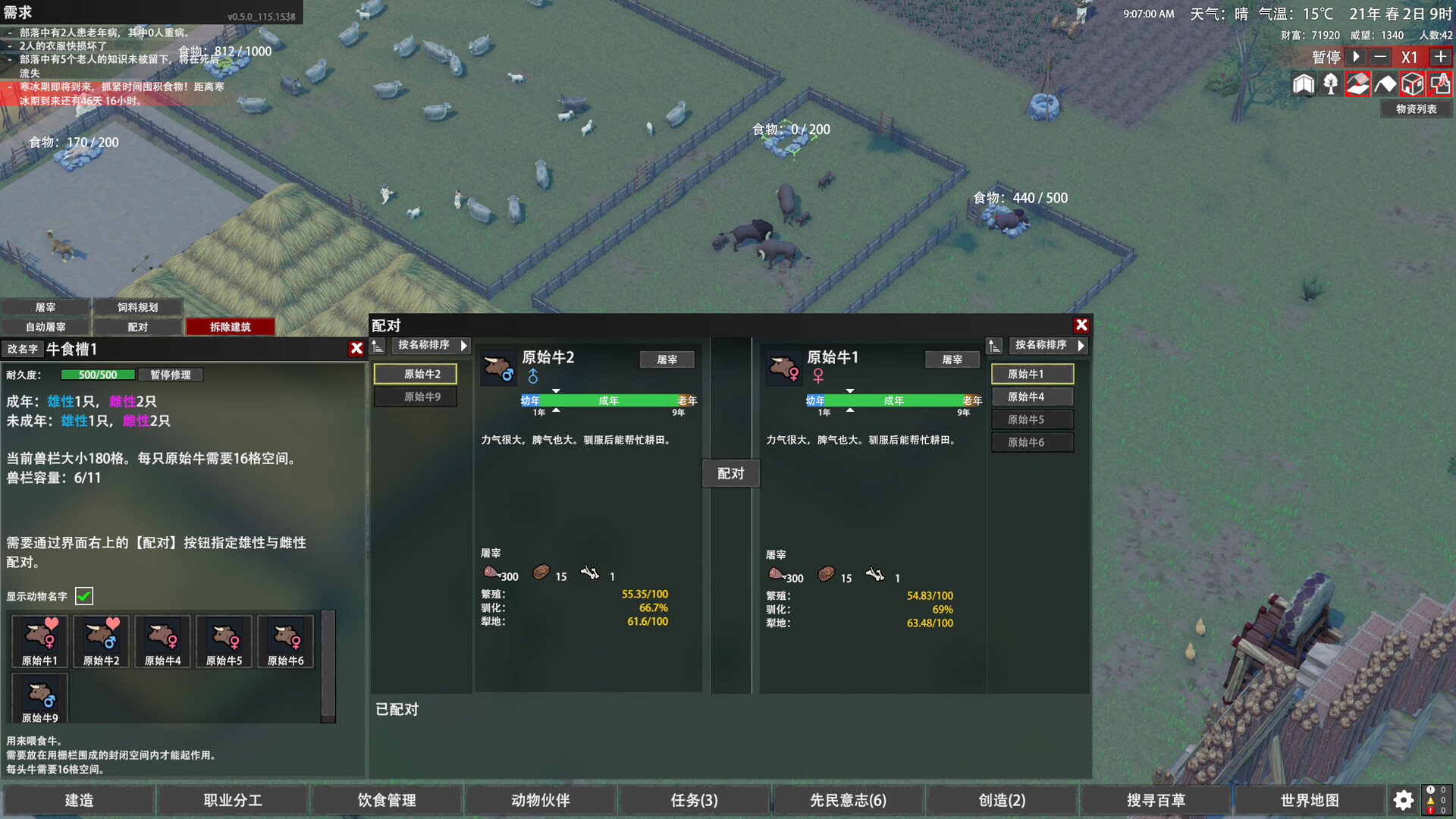Image resolution: width=1456 pixels, height=819 pixels.
Task: Toggle the 显示动物名字 checkbox
Action: [84, 596]
